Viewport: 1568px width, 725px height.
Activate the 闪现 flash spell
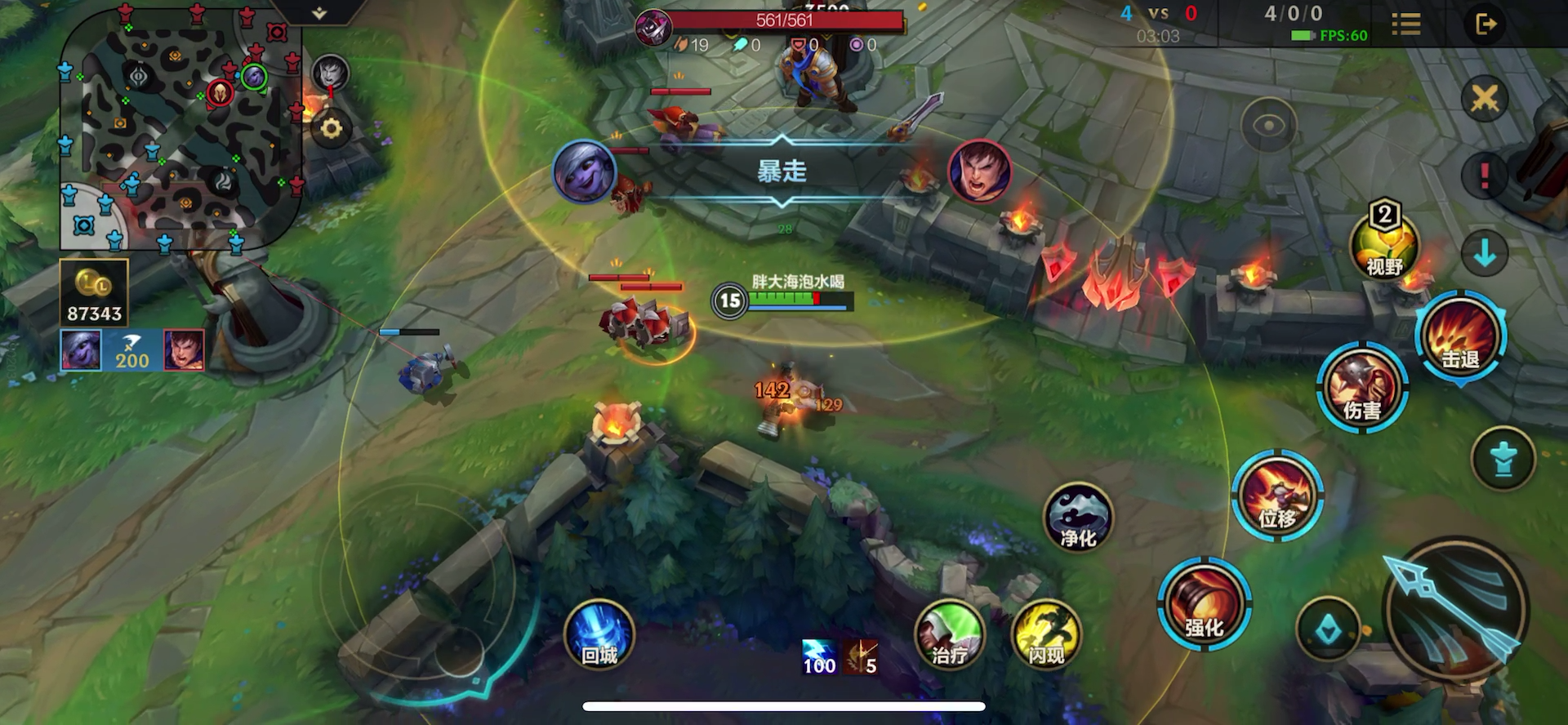click(x=1045, y=634)
